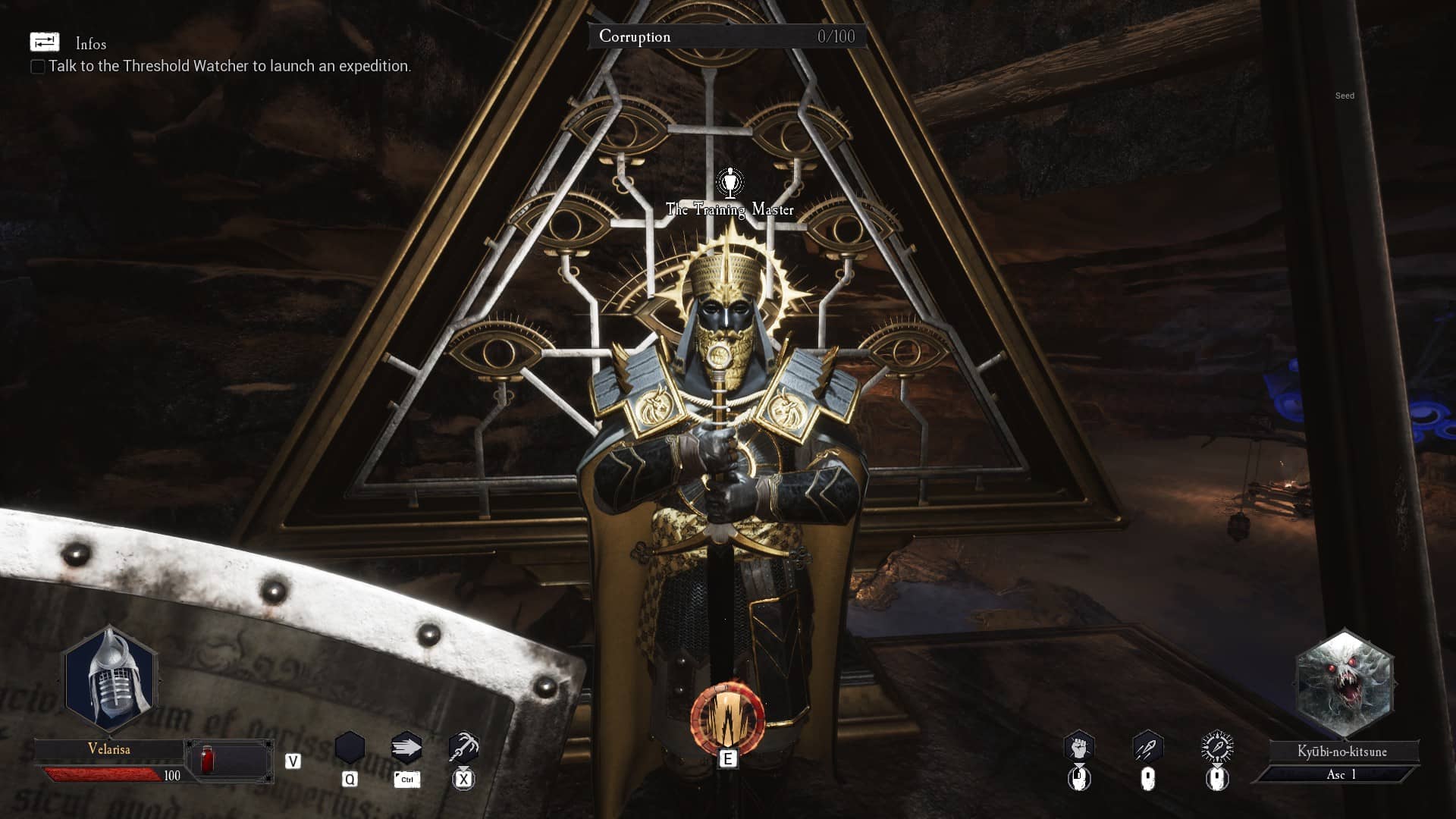Select the Training Master trophy marker
The height and width of the screenshot is (819, 1456).
[x=730, y=183]
